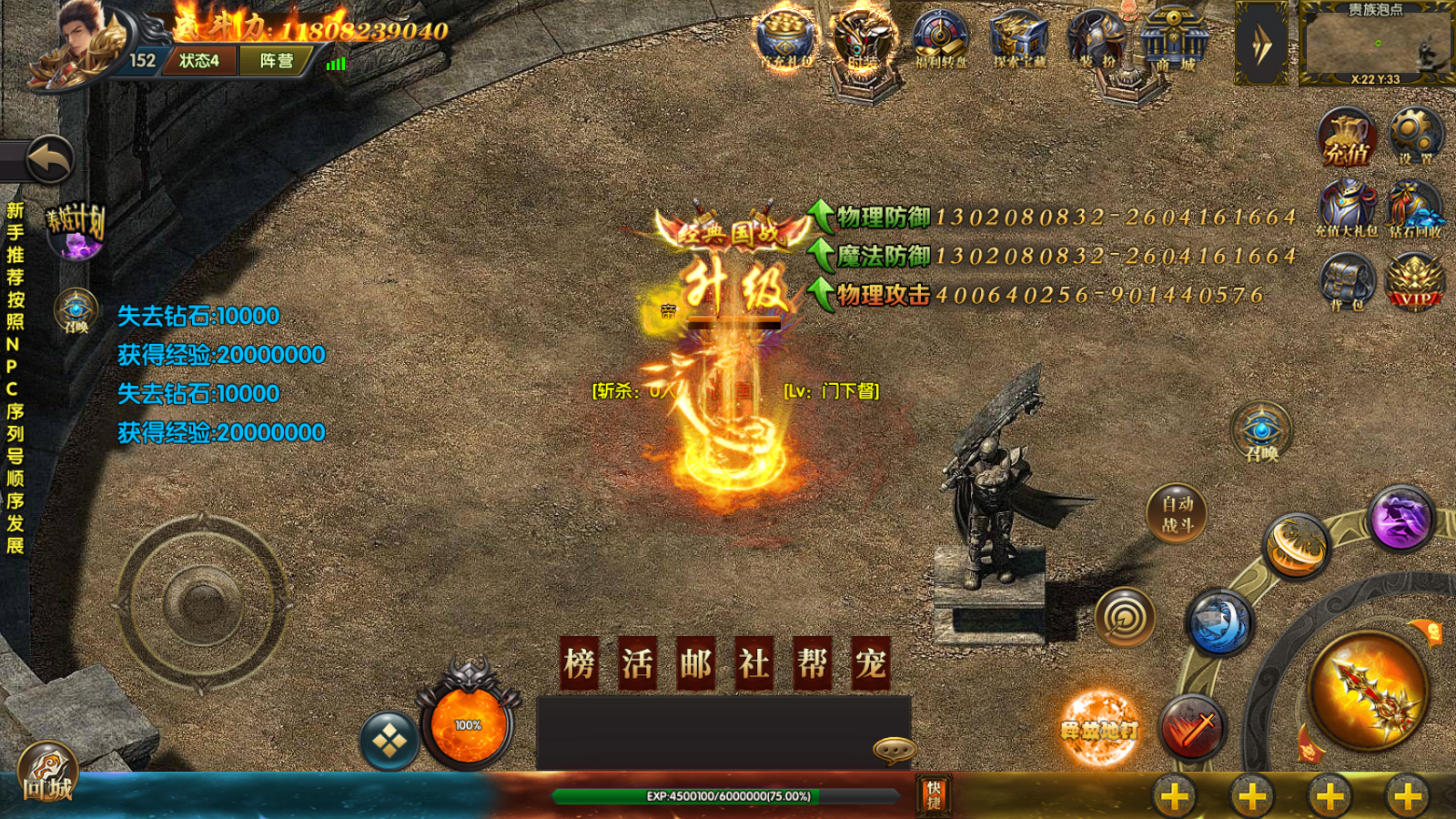Image resolution: width=1456 pixels, height=819 pixels.
Task: Open the minimap 贵族泡点
Action: click(1375, 43)
